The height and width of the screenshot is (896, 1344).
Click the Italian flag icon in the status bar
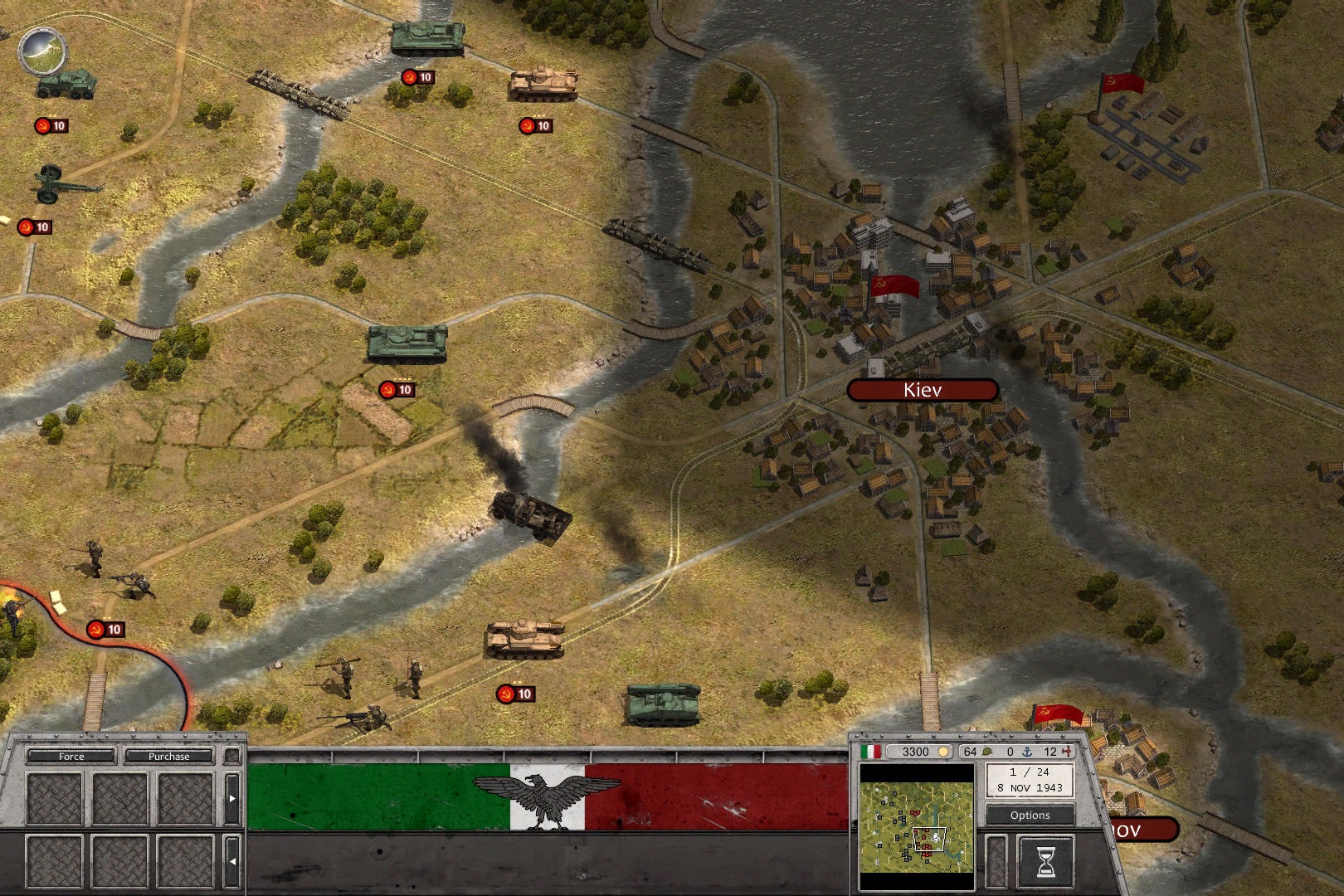[871, 752]
